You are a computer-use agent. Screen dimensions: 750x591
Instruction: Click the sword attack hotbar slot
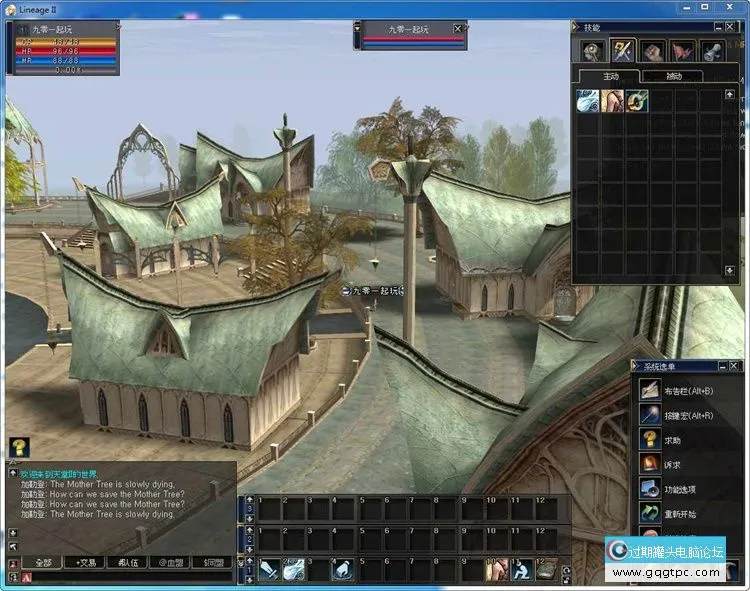269,570
